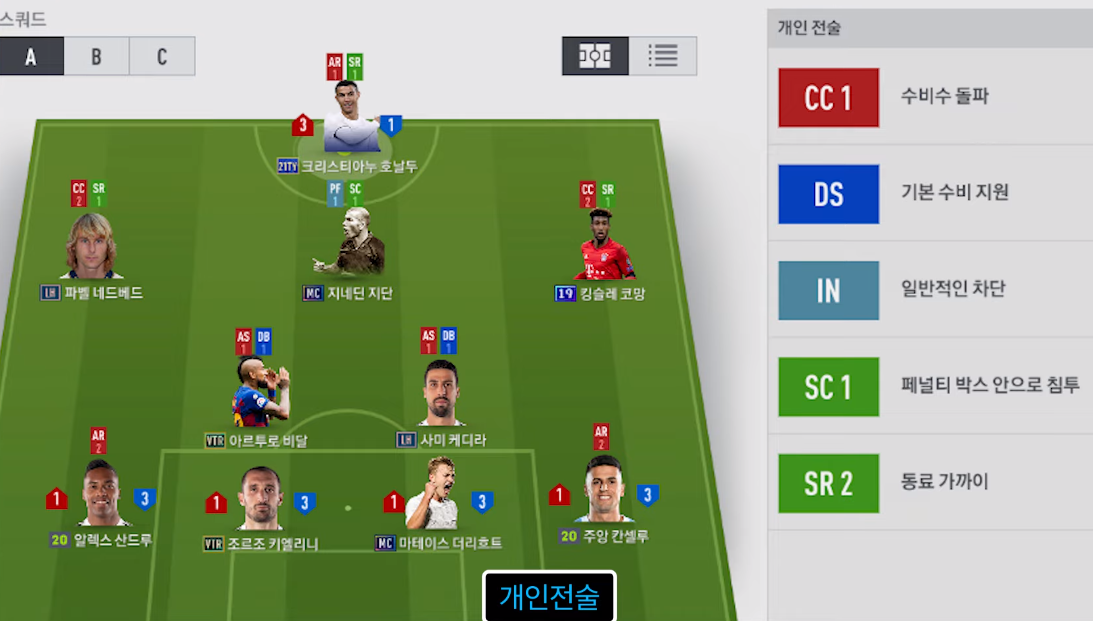Pick center back 조르조 키엘리니
The width and height of the screenshot is (1093, 621).
(260, 500)
